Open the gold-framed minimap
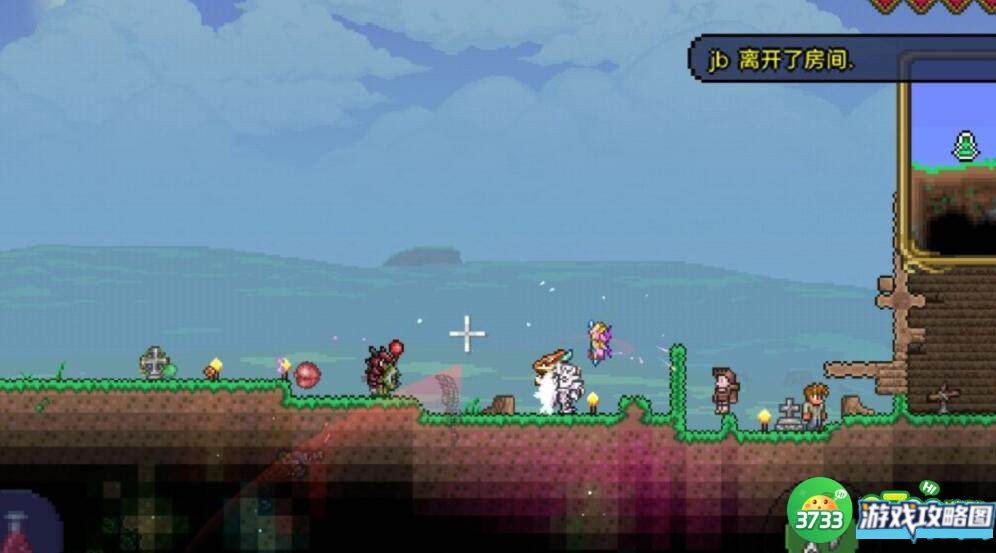 [948, 160]
